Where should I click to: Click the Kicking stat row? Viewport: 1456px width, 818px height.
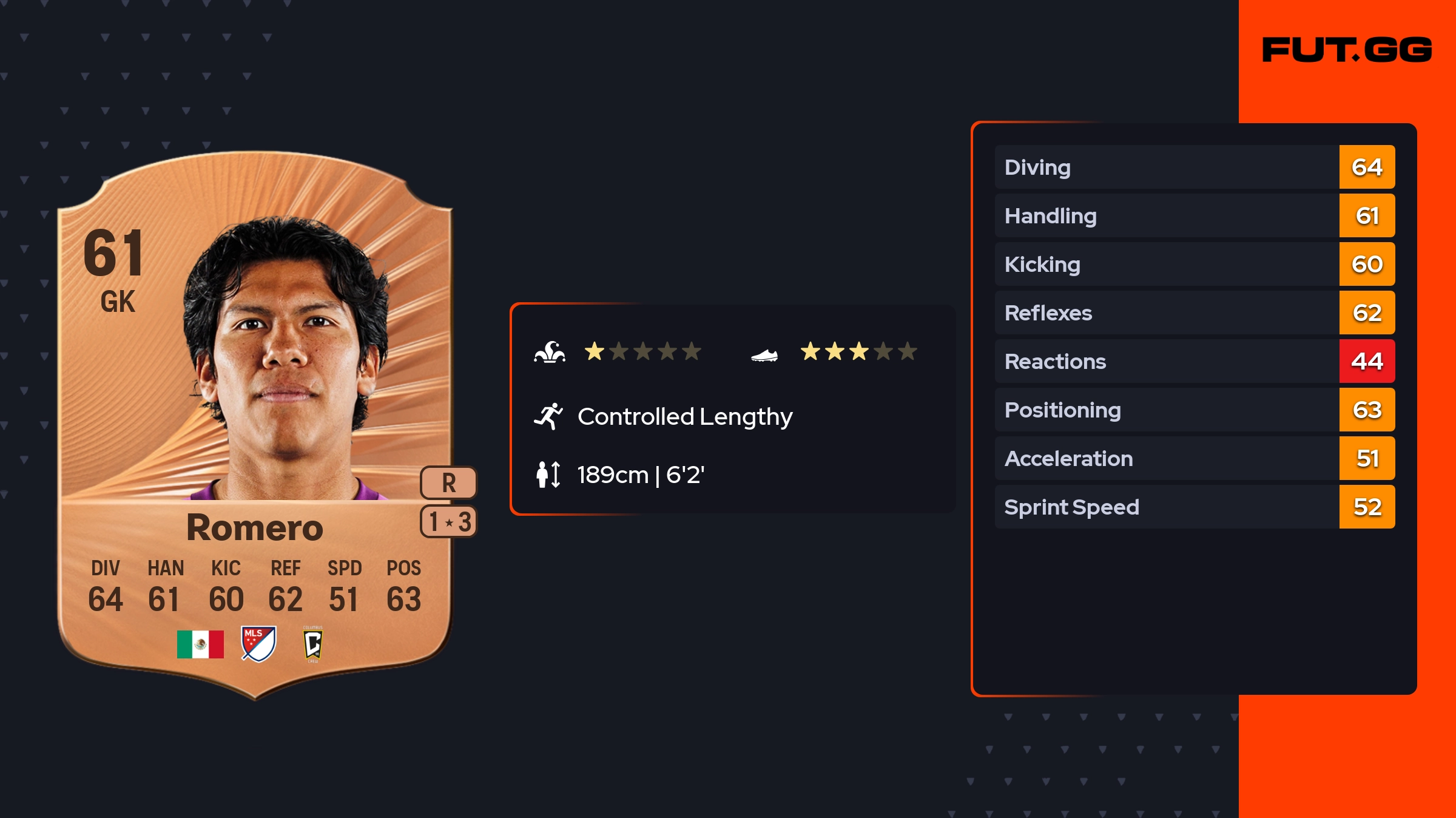click(1194, 265)
